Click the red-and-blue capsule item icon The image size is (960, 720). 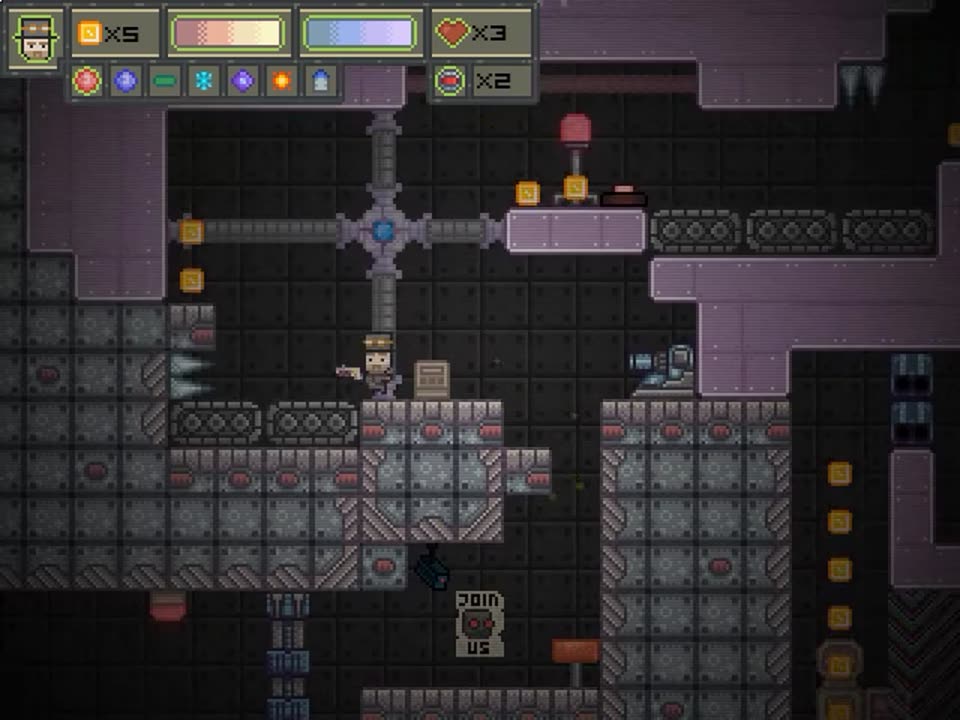(451, 80)
